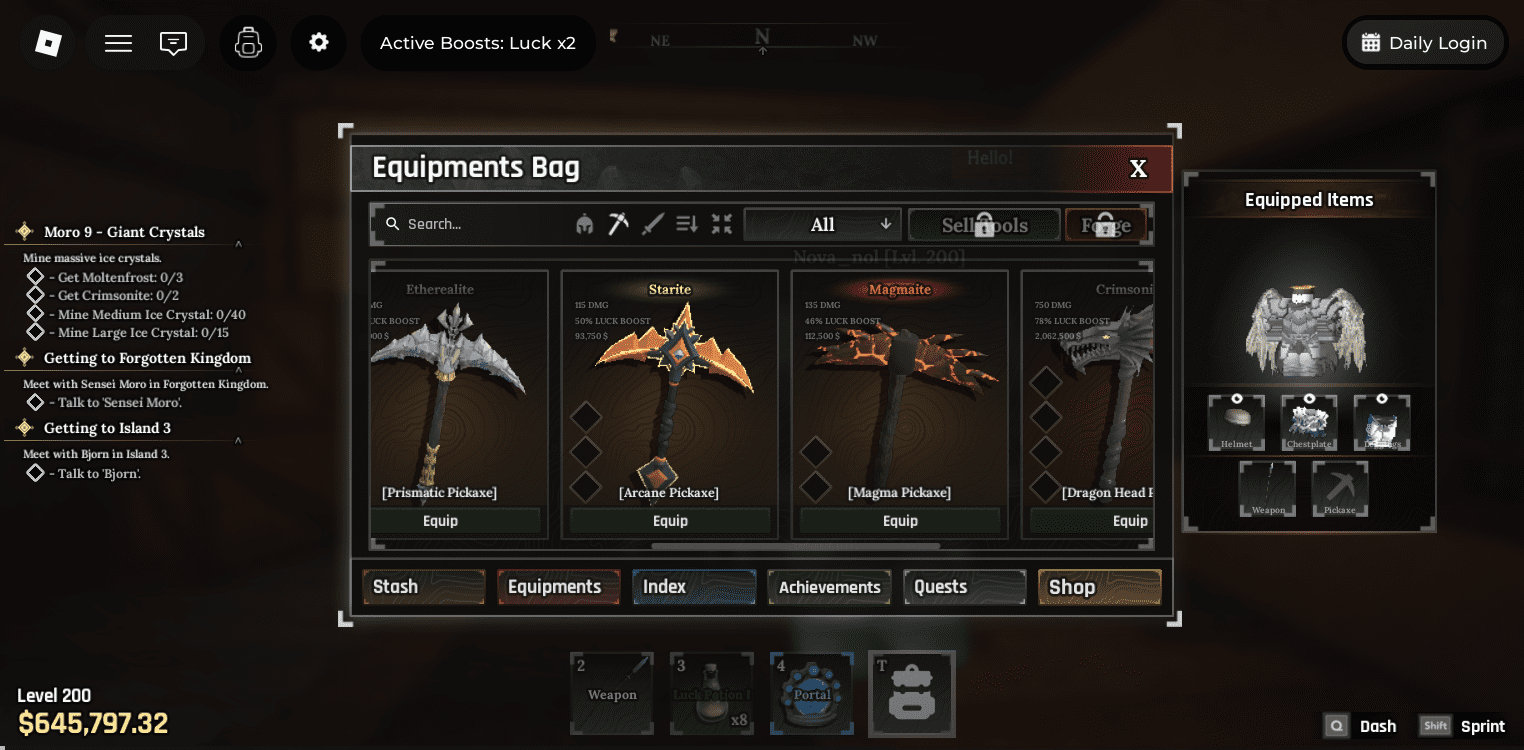Close the Equipments Bag window
This screenshot has width=1524, height=750.
(1138, 169)
